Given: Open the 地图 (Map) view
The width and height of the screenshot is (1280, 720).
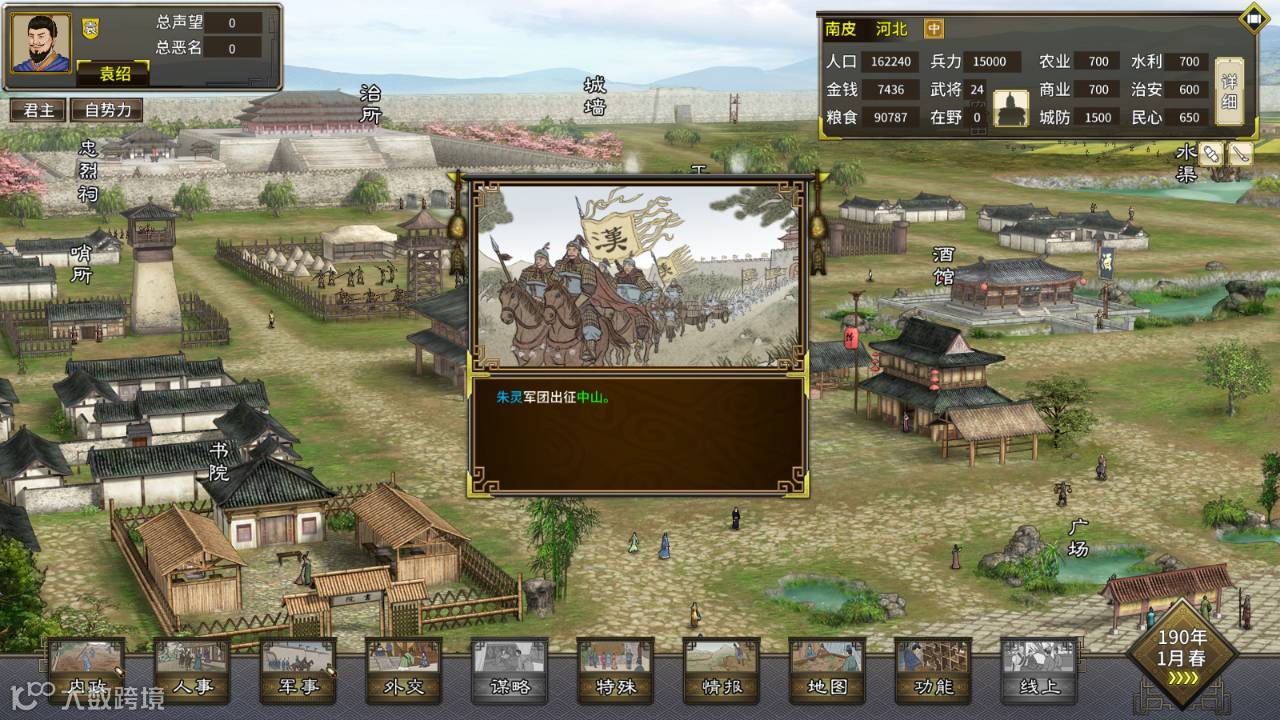Looking at the screenshot, I should (x=827, y=670).
